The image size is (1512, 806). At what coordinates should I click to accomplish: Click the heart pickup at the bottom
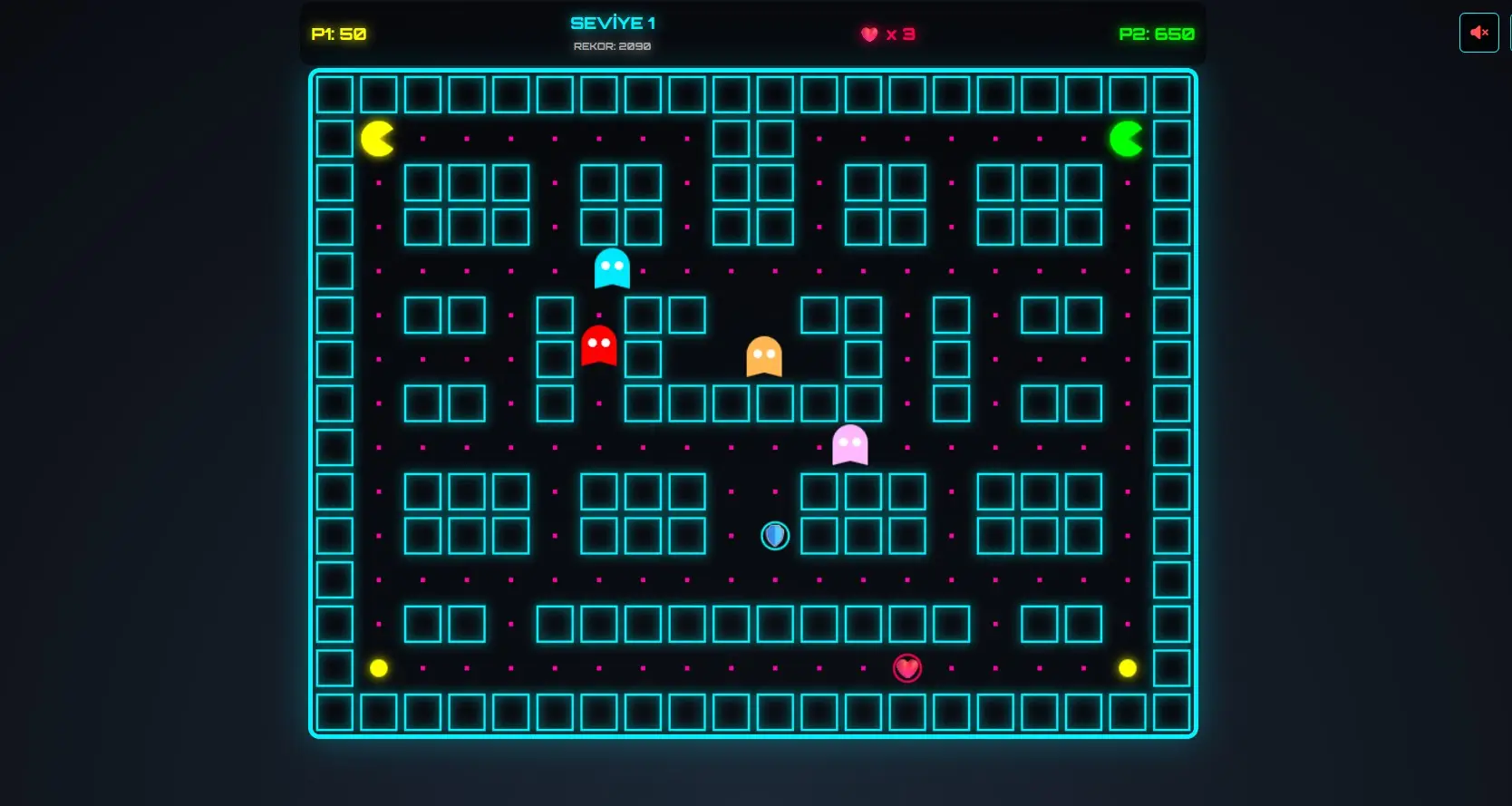[x=907, y=668]
